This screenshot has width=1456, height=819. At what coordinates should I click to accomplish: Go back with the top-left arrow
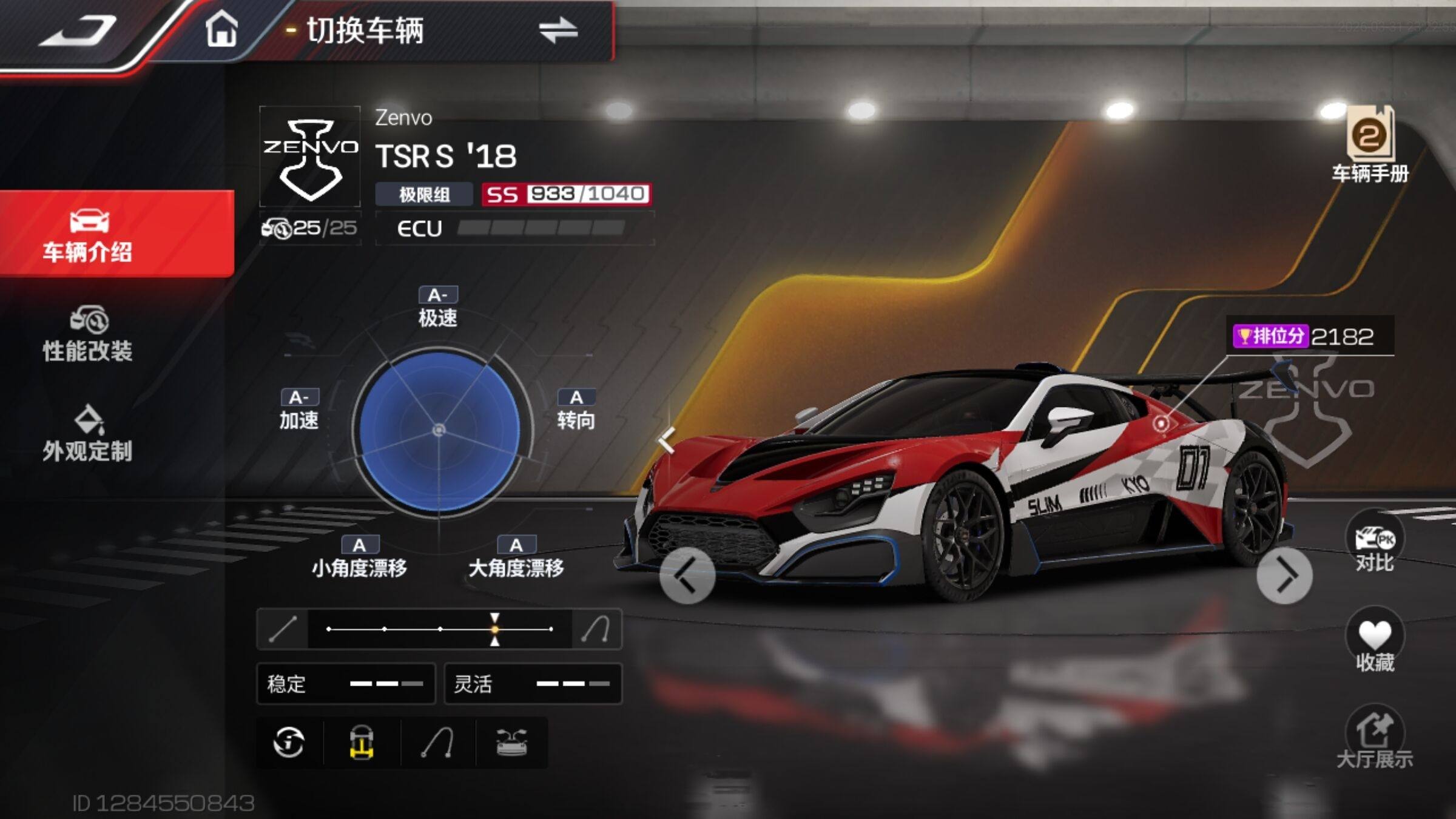78,32
